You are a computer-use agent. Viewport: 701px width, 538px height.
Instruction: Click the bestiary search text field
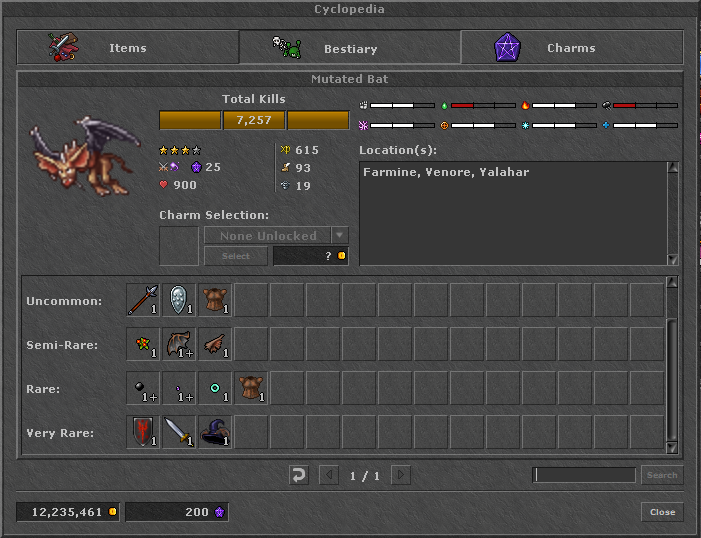tap(584, 475)
